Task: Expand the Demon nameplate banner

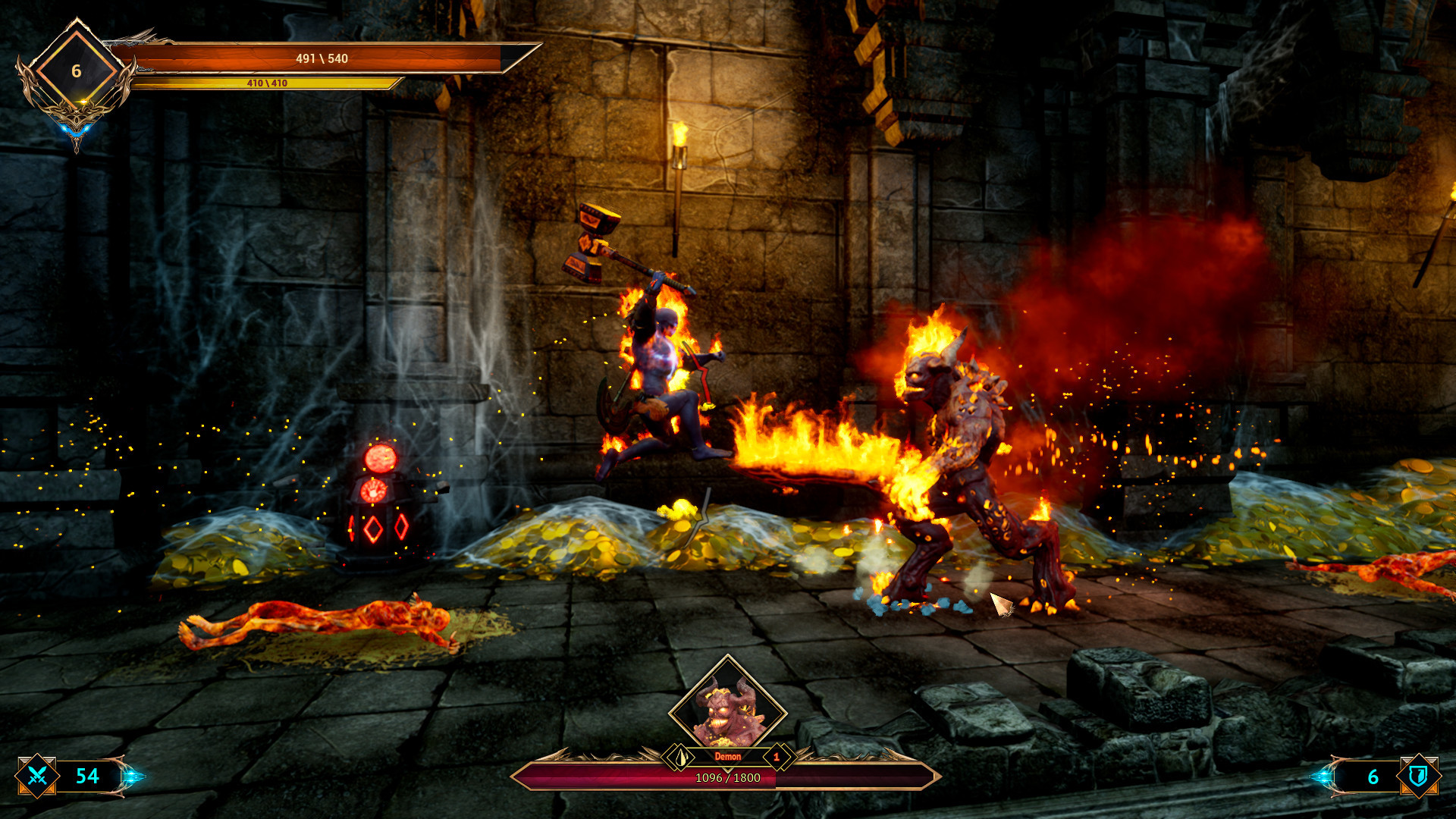Action: point(728,755)
